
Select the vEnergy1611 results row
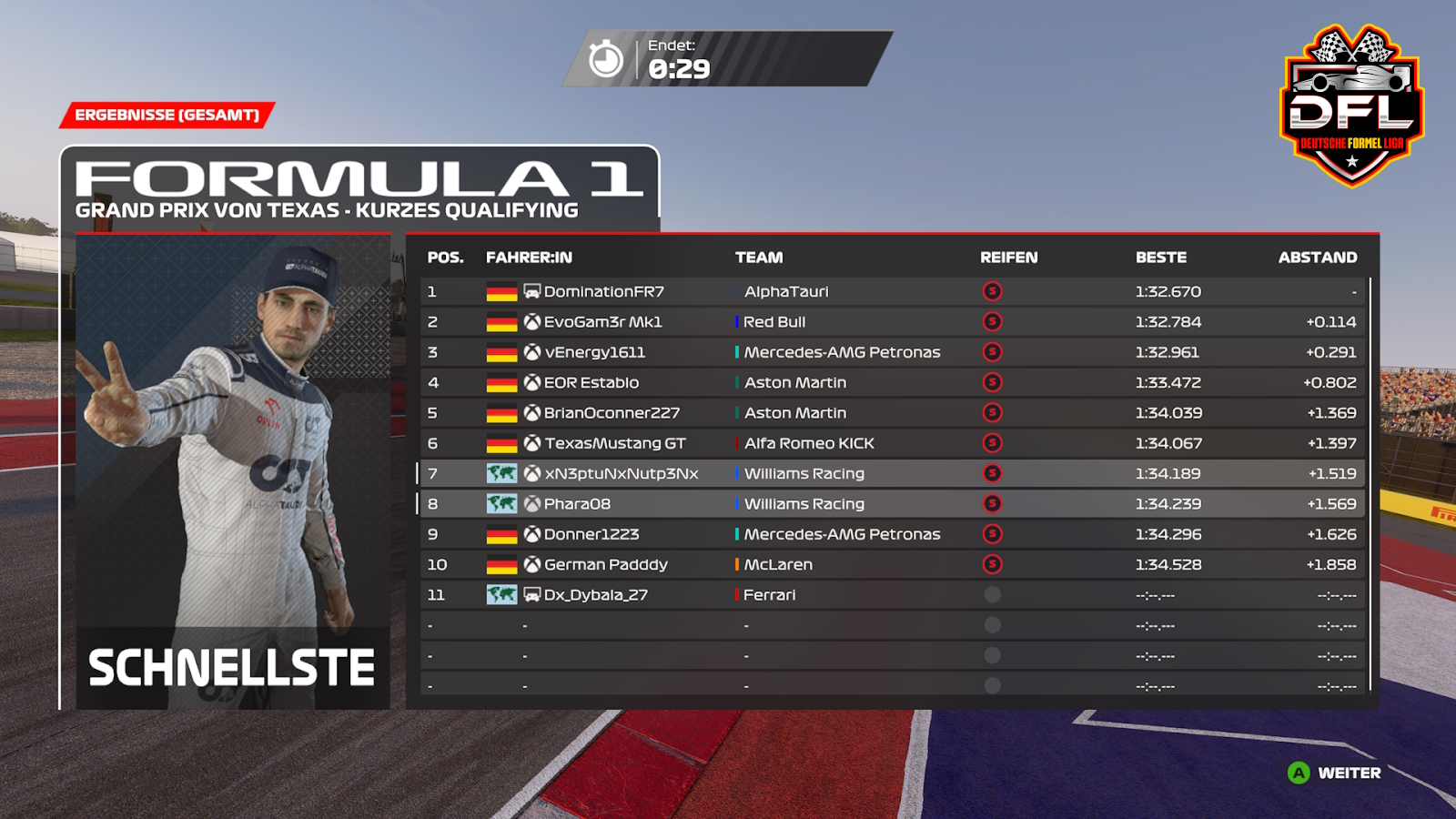pyautogui.click(x=594, y=352)
